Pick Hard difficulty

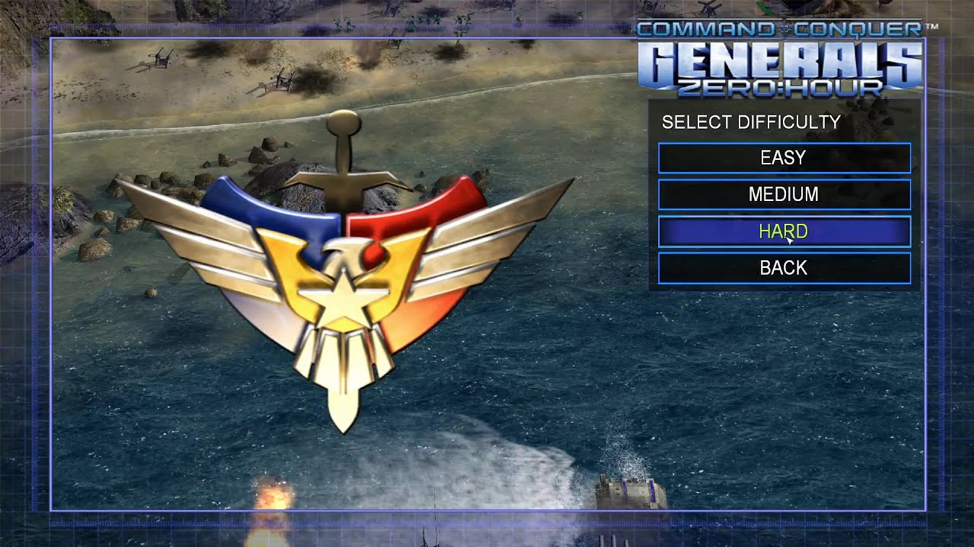784,232
